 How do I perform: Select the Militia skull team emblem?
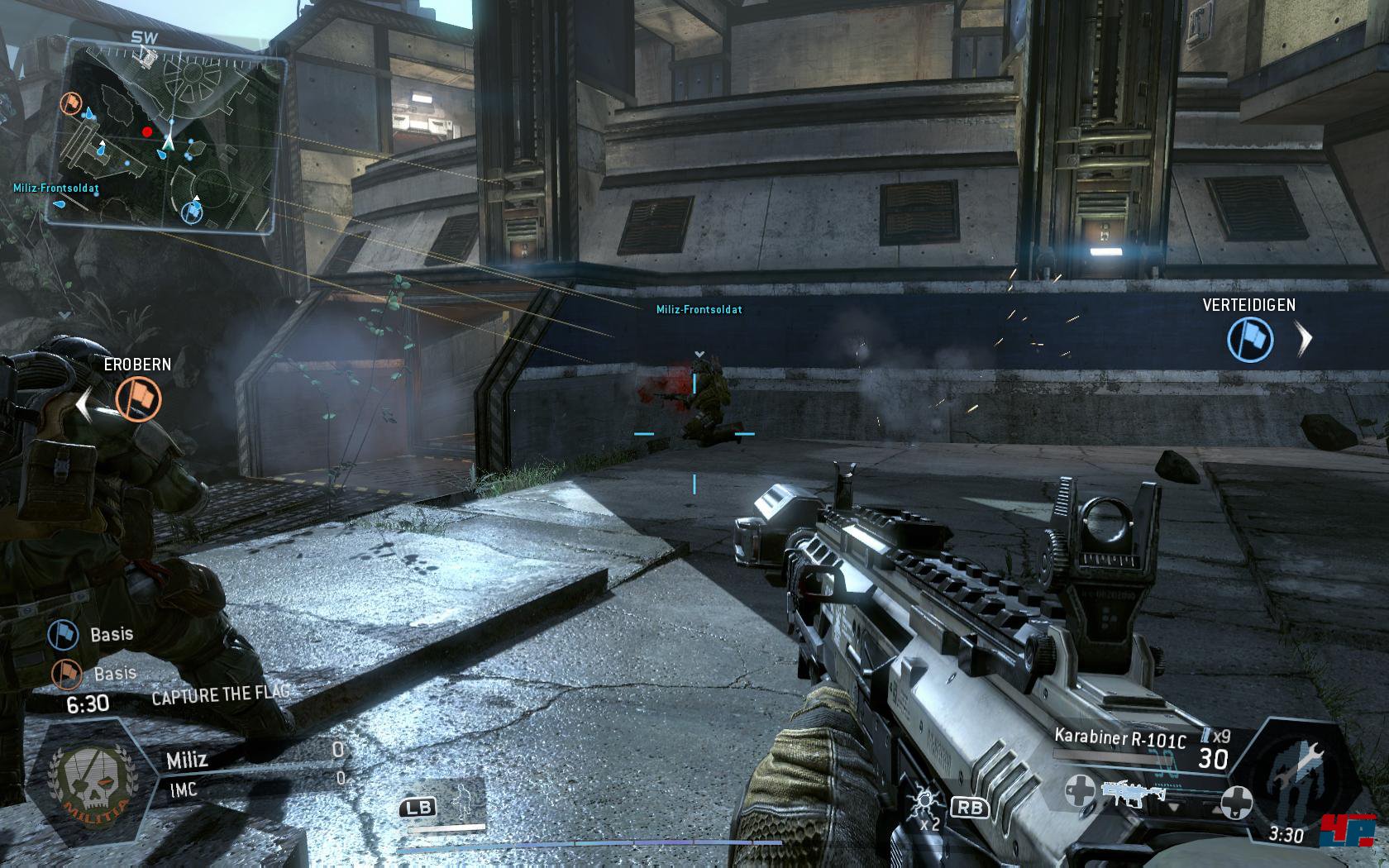(x=84, y=783)
